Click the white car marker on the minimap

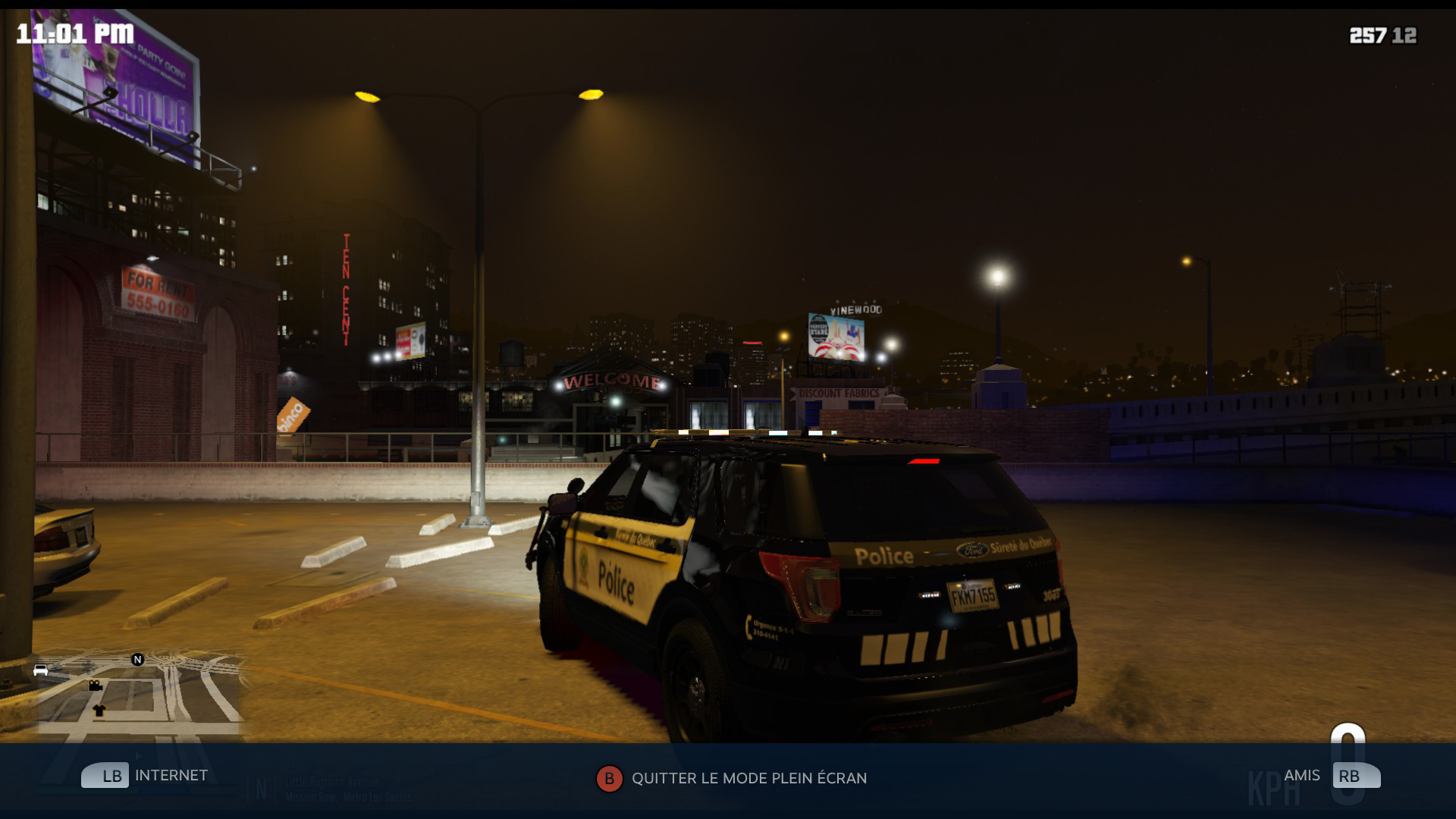pyautogui.click(x=41, y=670)
